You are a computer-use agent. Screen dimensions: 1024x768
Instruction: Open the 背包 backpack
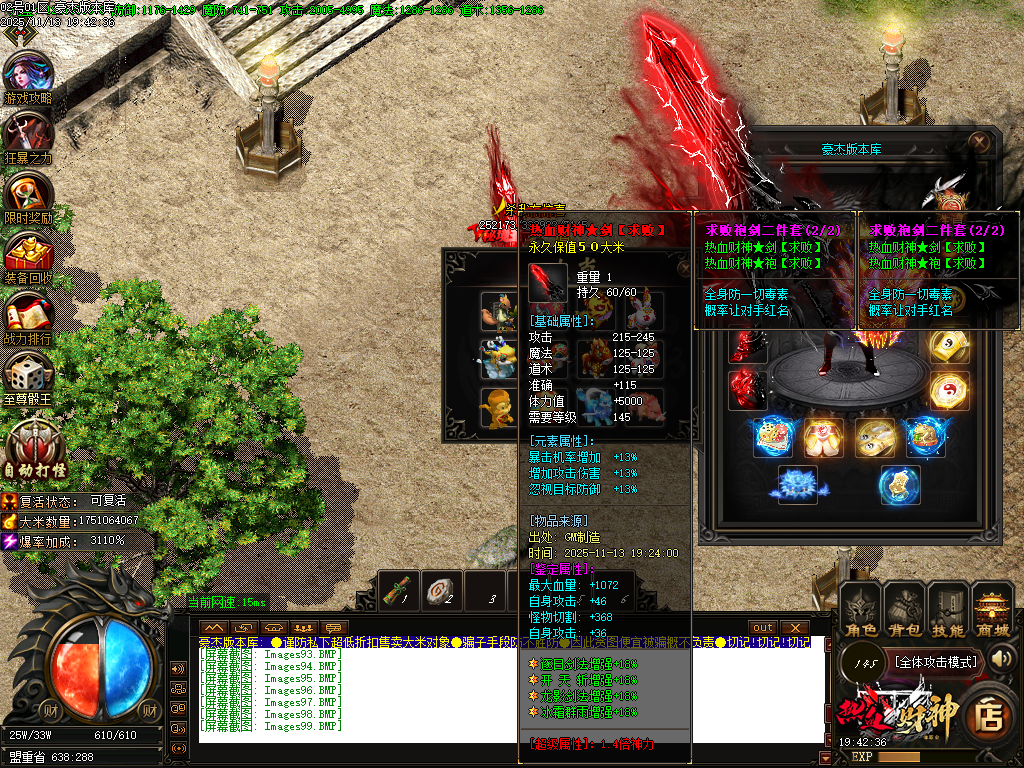tap(903, 610)
